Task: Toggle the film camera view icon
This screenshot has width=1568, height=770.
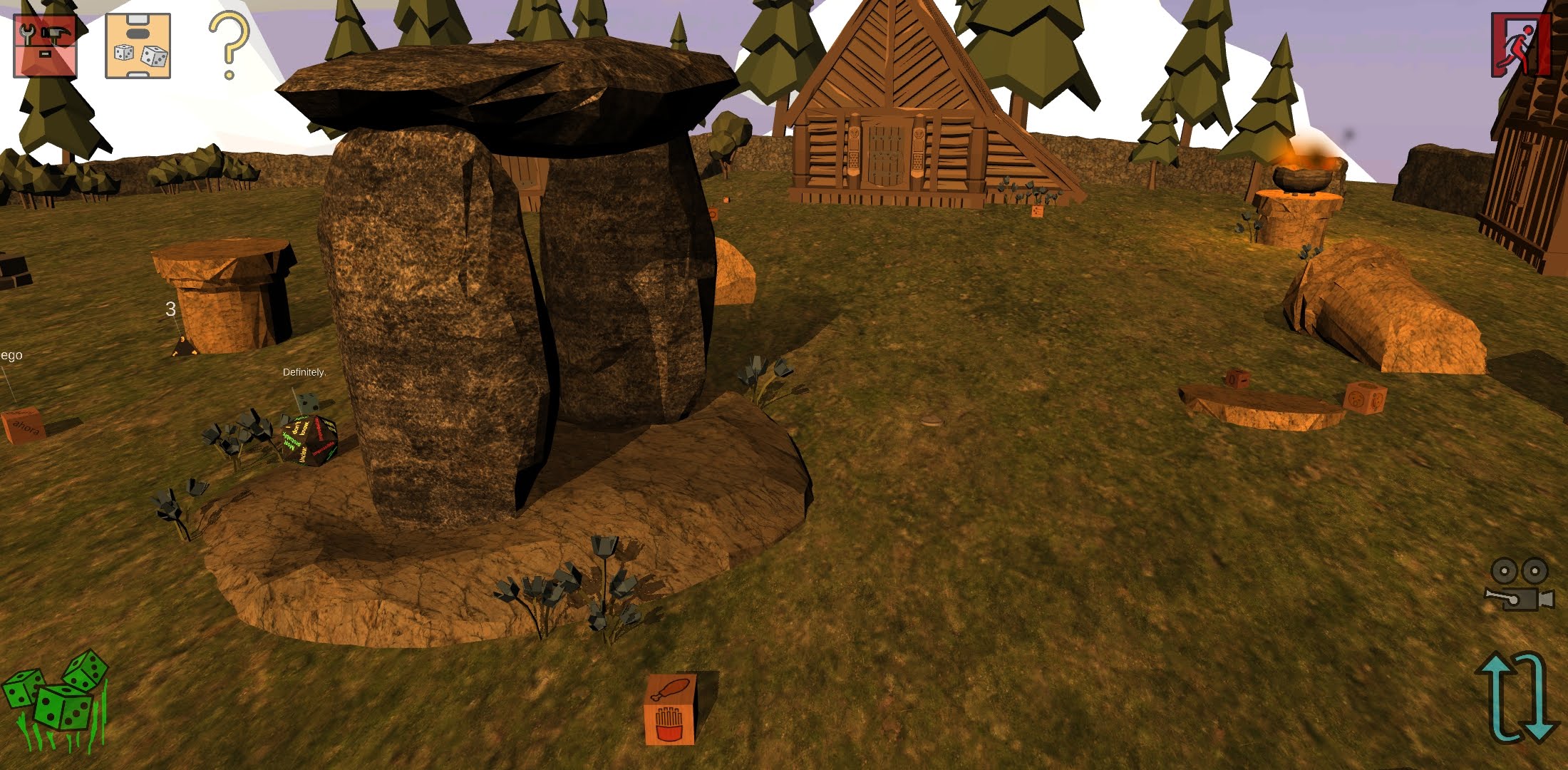Action: pos(1519,585)
